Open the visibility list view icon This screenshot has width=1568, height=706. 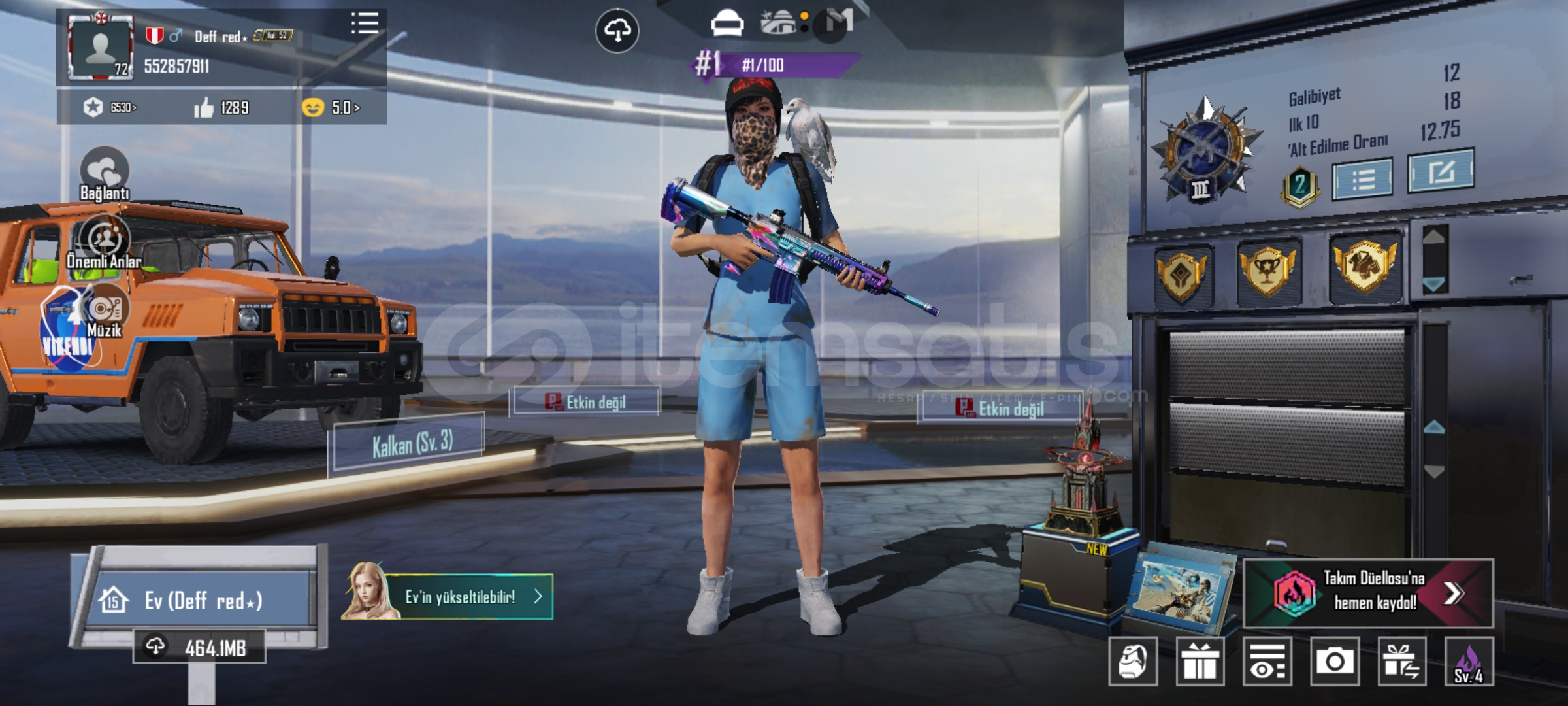(x=1267, y=662)
